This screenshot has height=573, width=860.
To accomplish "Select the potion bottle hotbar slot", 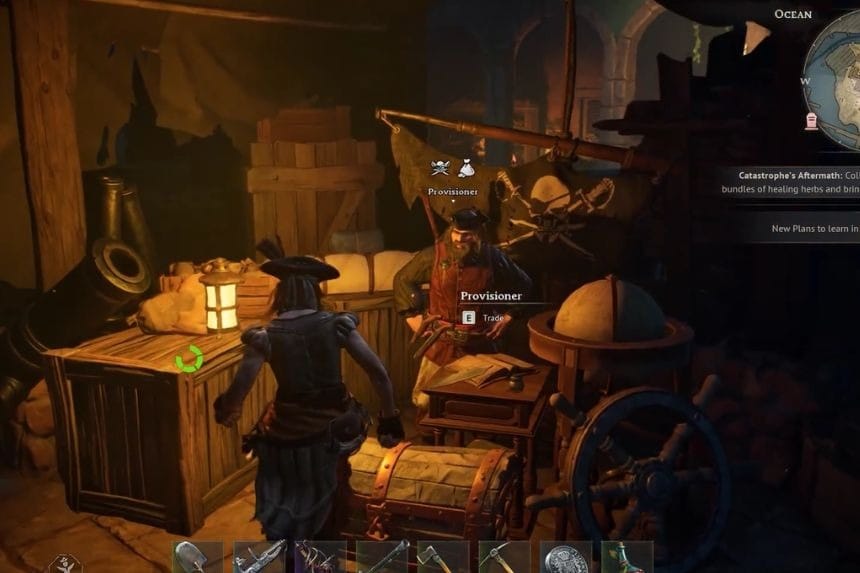I will [627, 558].
